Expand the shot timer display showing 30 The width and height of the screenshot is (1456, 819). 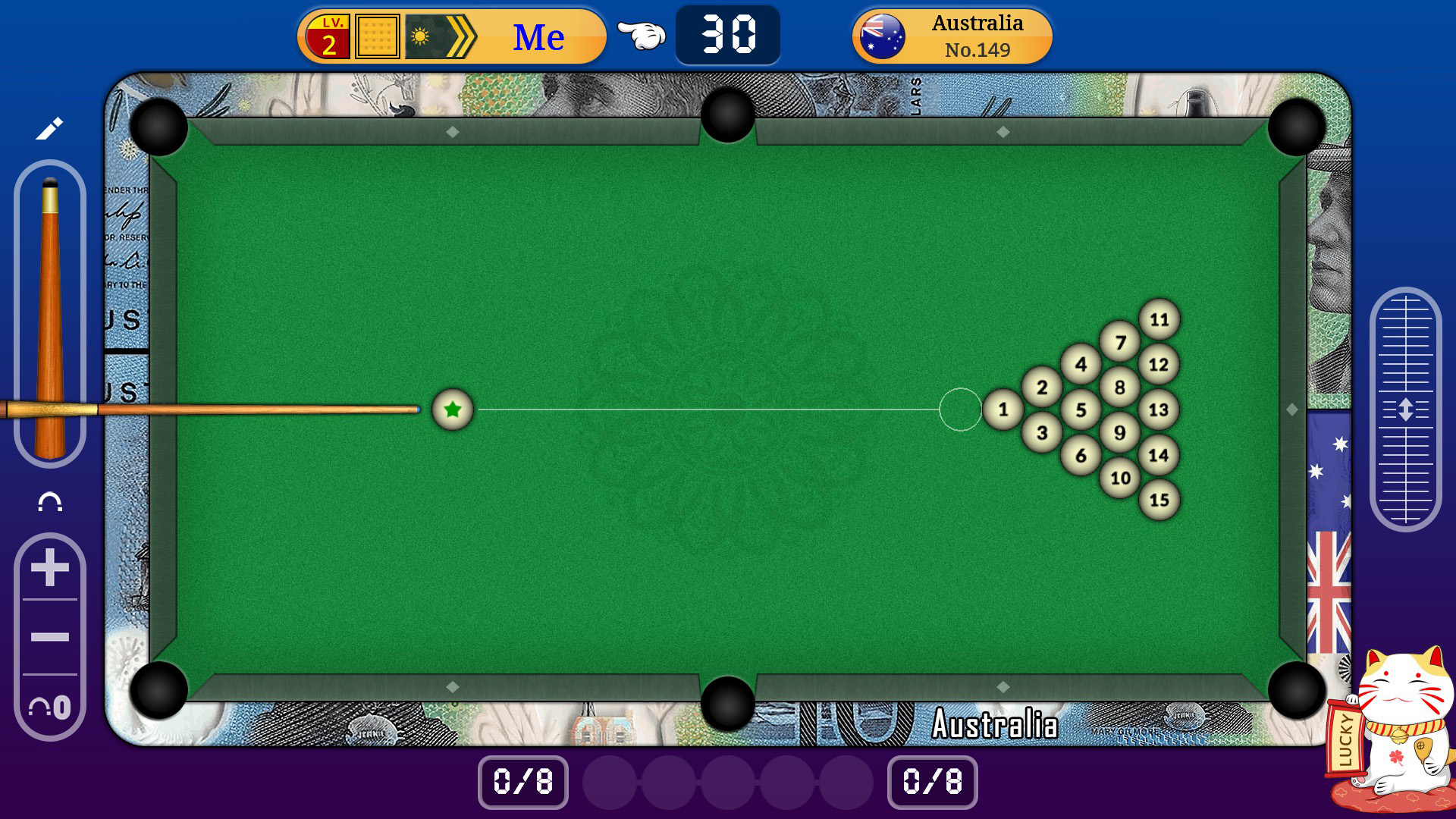point(728,34)
